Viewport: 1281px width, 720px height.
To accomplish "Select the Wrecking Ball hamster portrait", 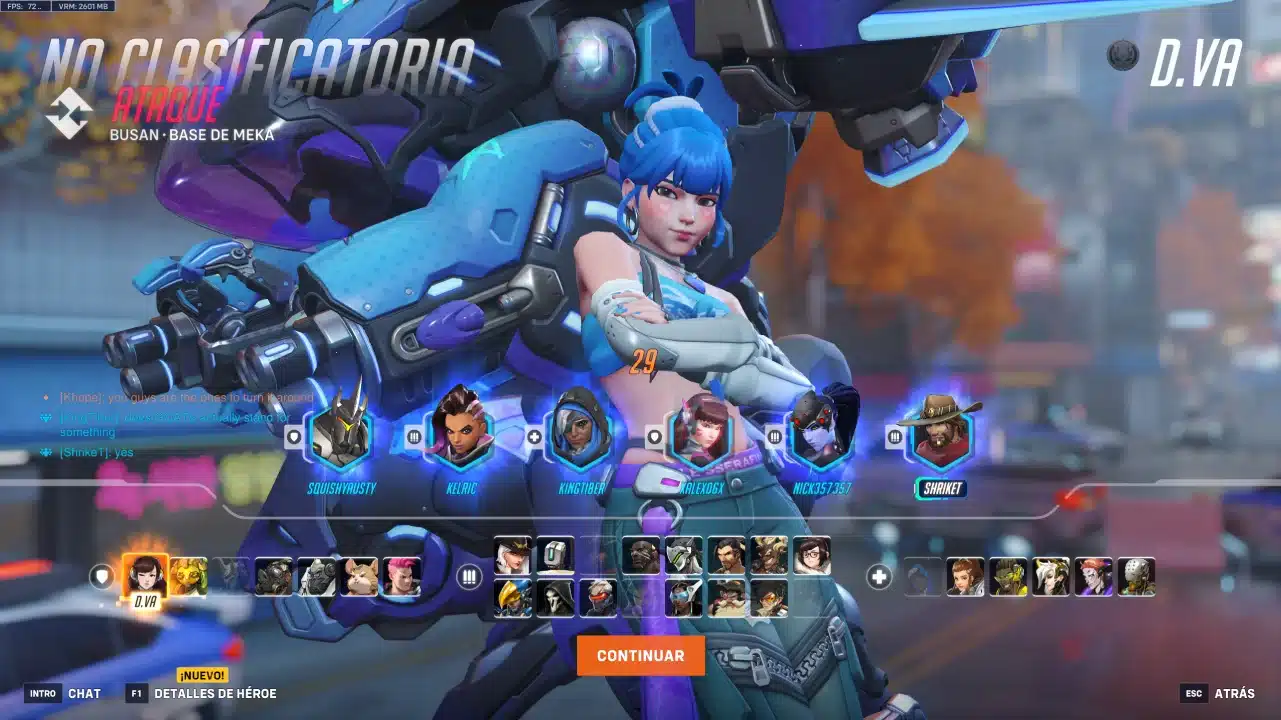I will [x=358, y=577].
